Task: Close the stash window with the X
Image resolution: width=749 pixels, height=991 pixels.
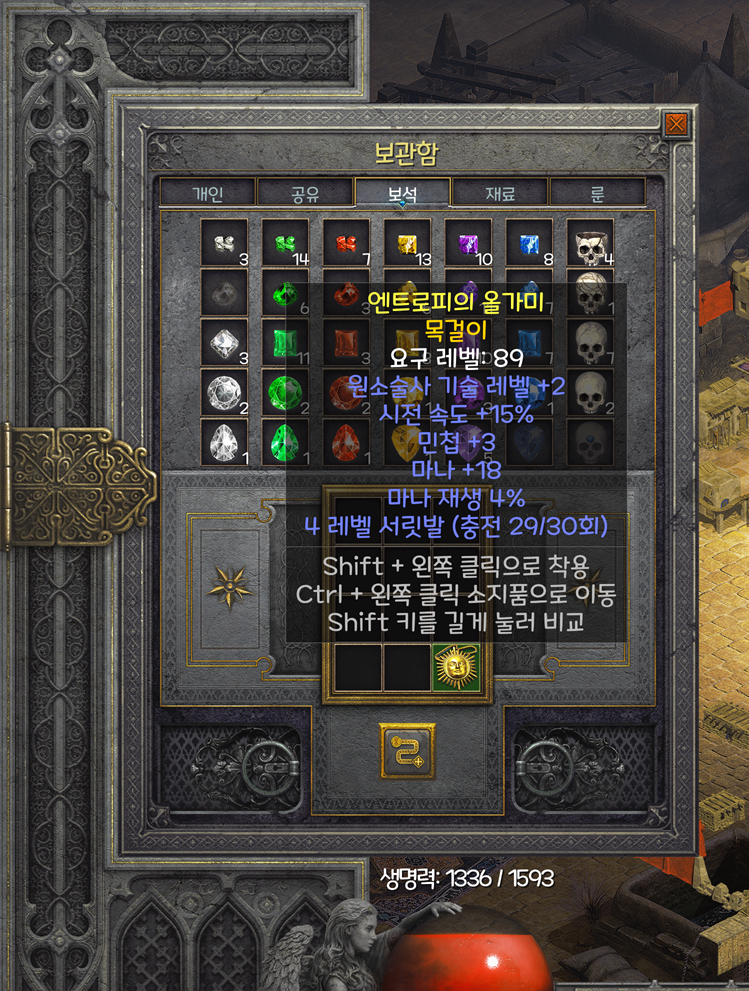Action: click(677, 124)
